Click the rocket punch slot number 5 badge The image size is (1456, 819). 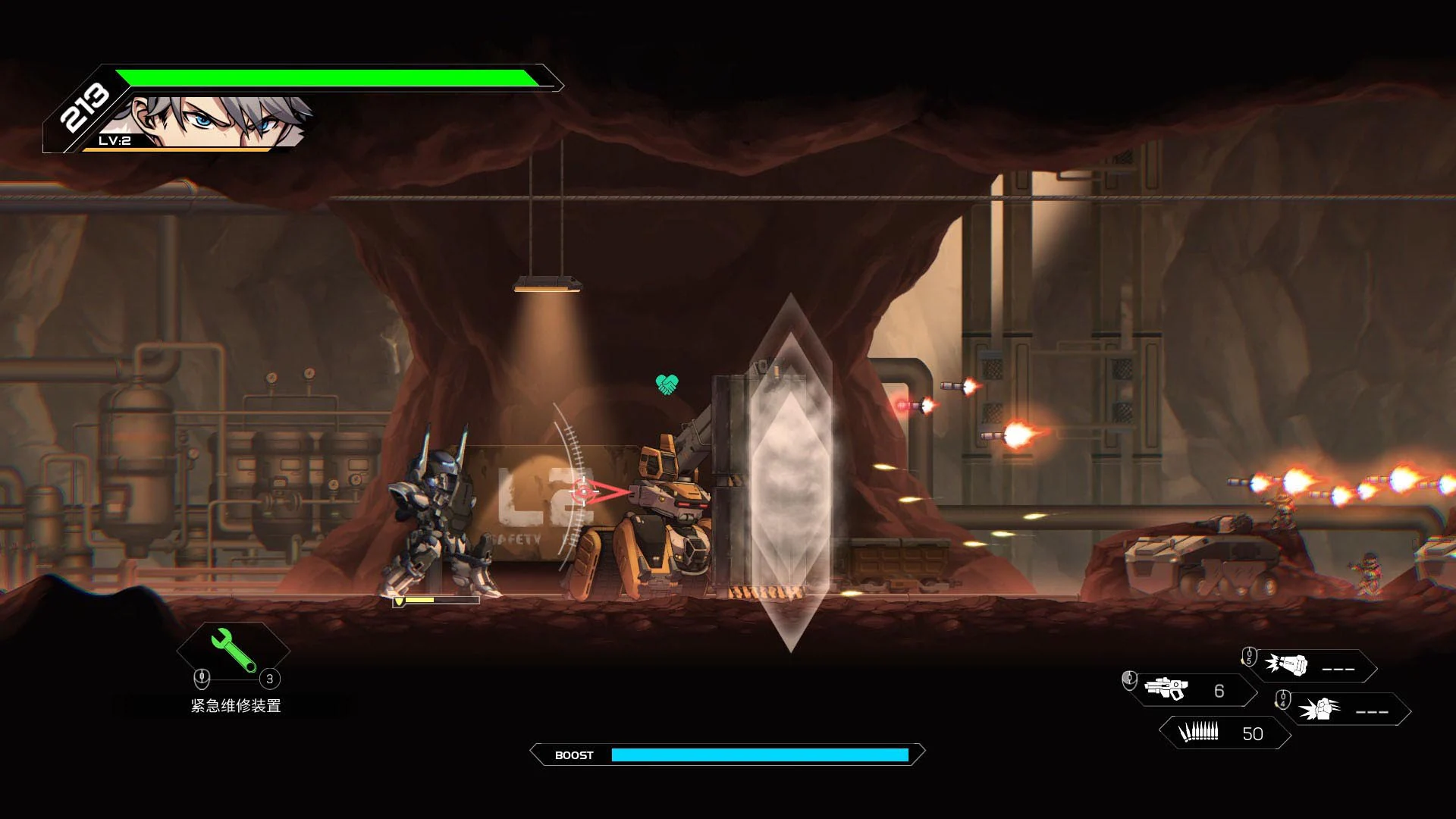[1250, 657]
